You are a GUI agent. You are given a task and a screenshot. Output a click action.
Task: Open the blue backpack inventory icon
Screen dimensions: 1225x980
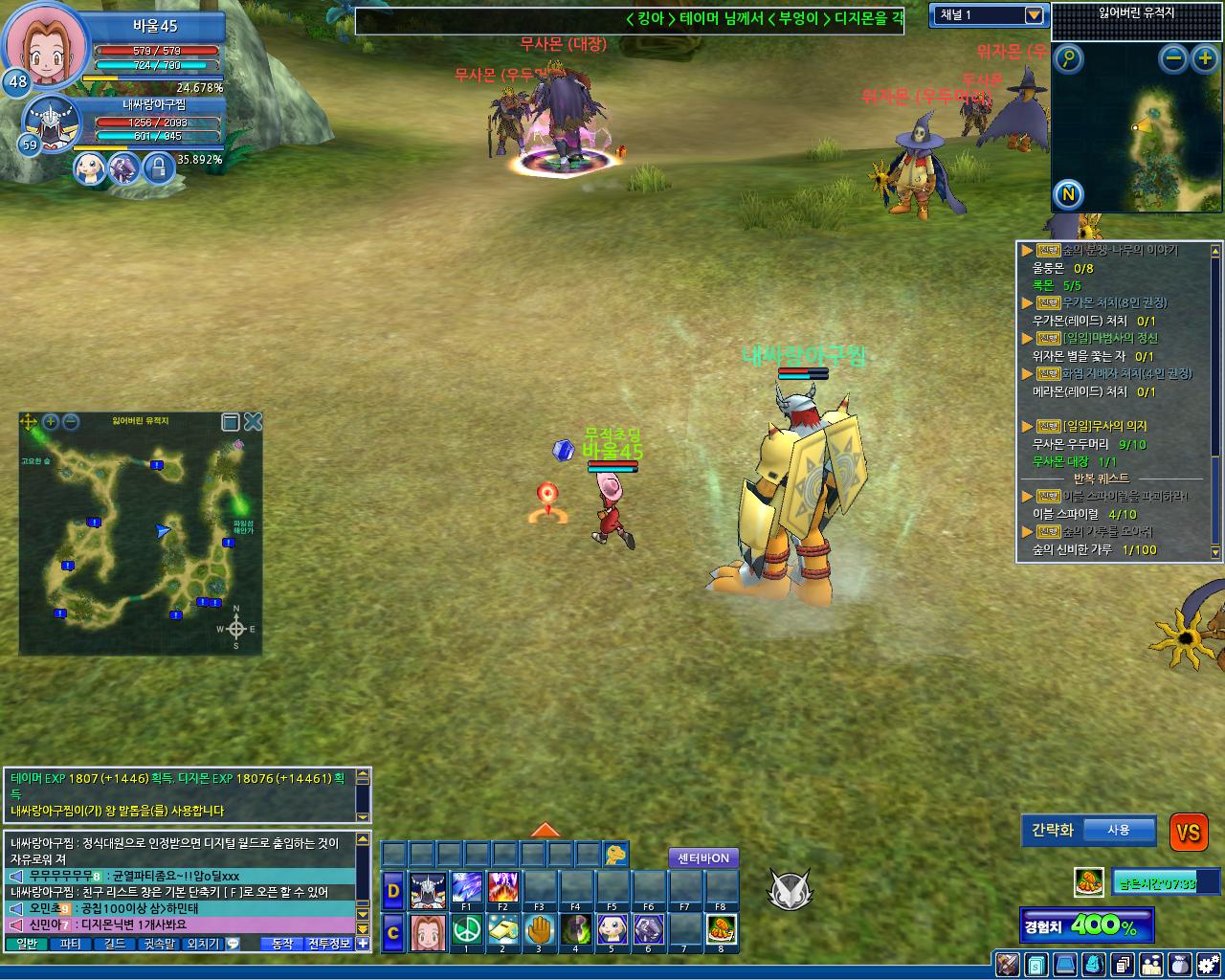tap(1094, 964)
